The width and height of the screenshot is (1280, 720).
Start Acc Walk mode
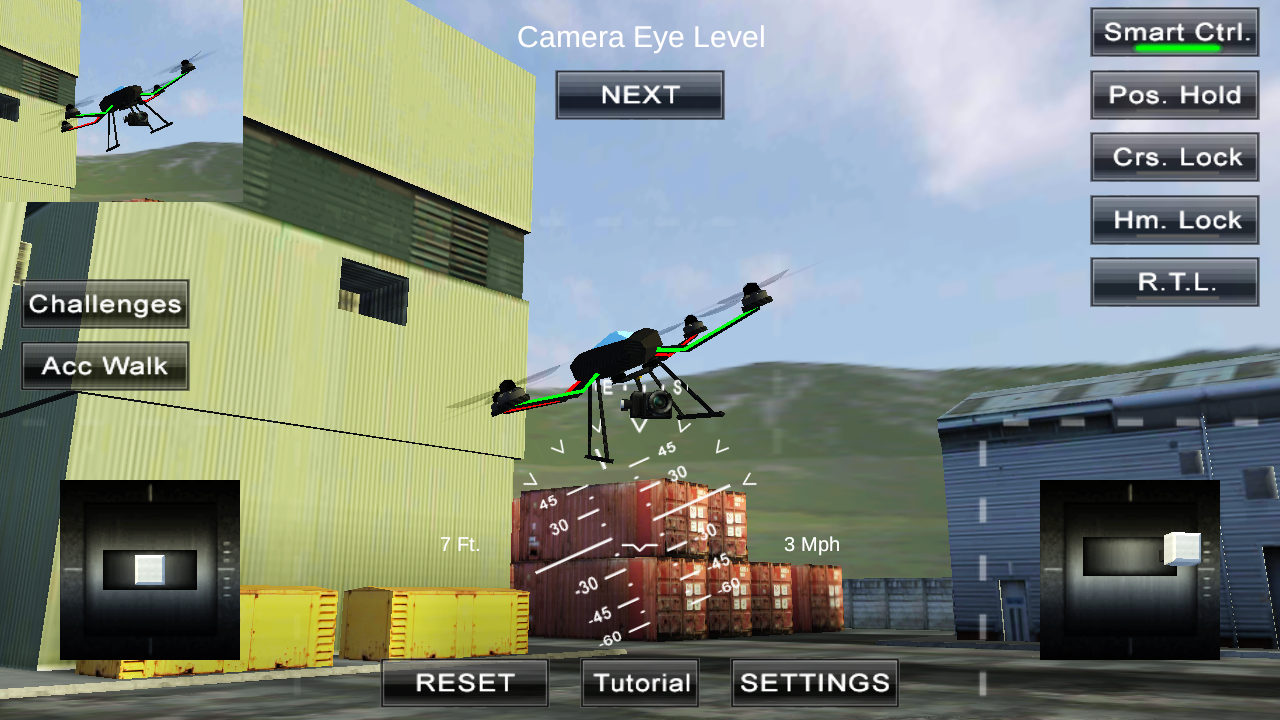pos(104,366)
